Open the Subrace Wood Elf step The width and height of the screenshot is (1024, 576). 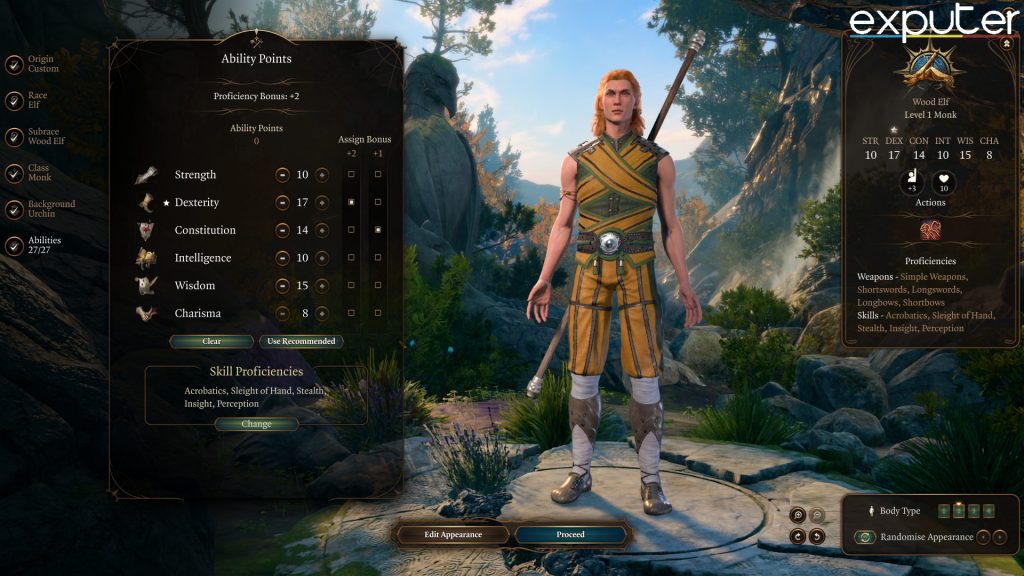14,137
